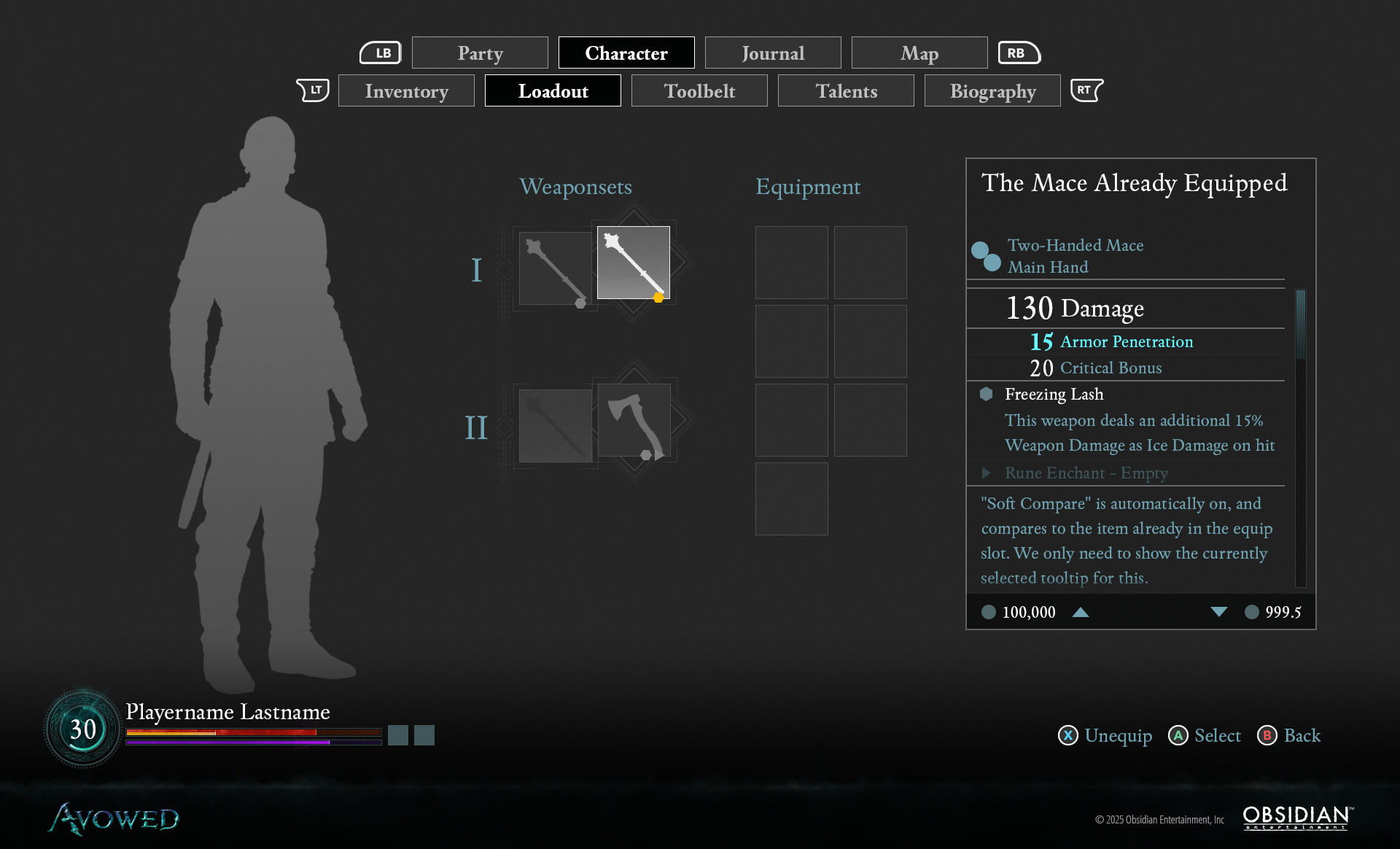
Task: Unequip the selected weapon
Action: tap(1105, 736)
